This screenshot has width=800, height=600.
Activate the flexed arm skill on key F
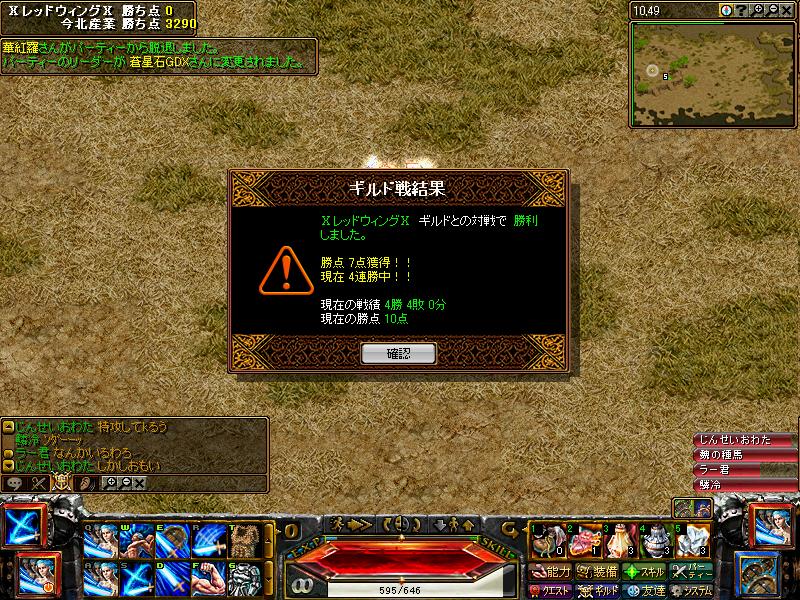[x=209, y=578]
